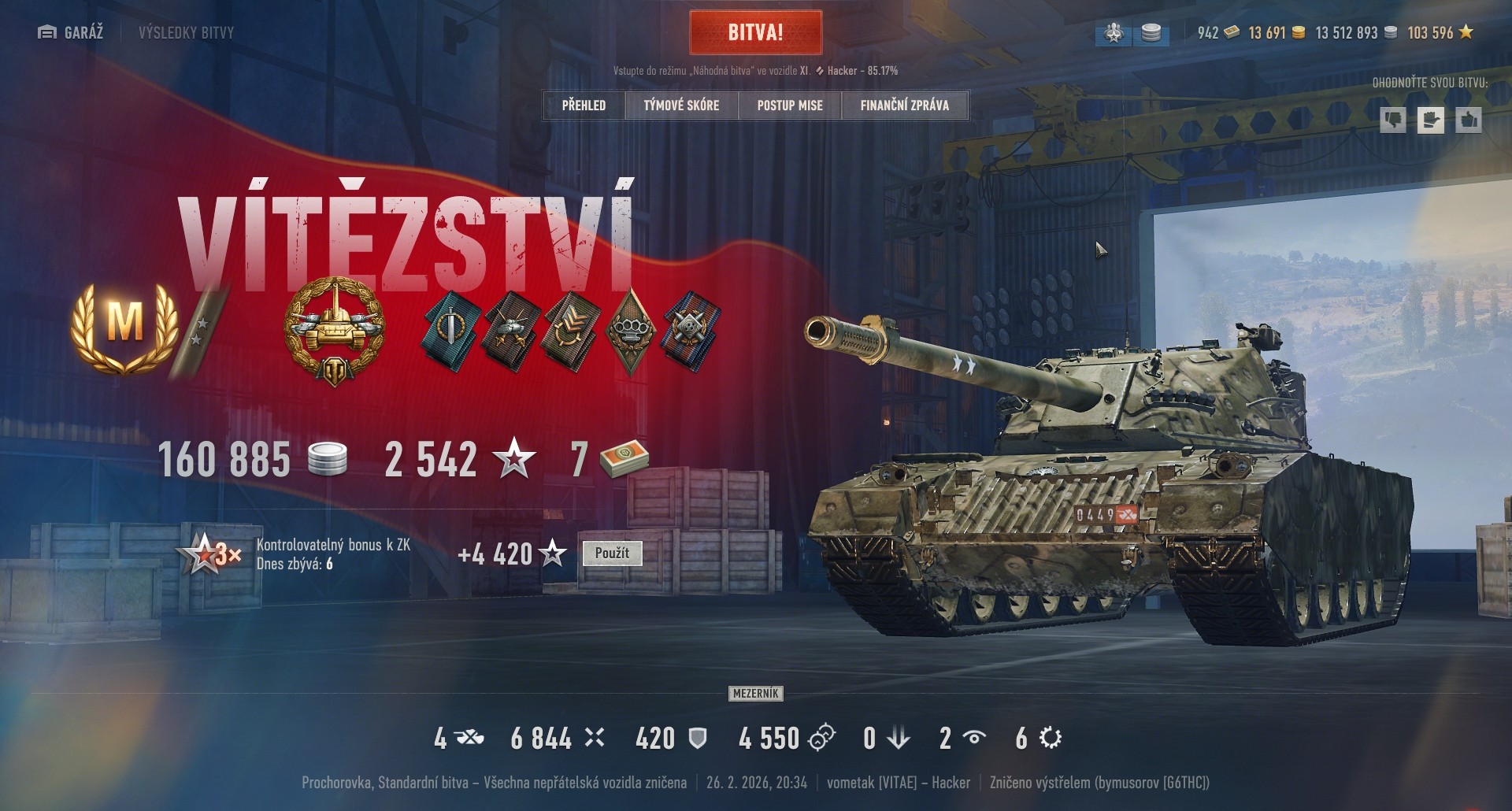Screen dimensions: 1512x811
Task: Open the free XP balance in the header
Action: 1440,33
